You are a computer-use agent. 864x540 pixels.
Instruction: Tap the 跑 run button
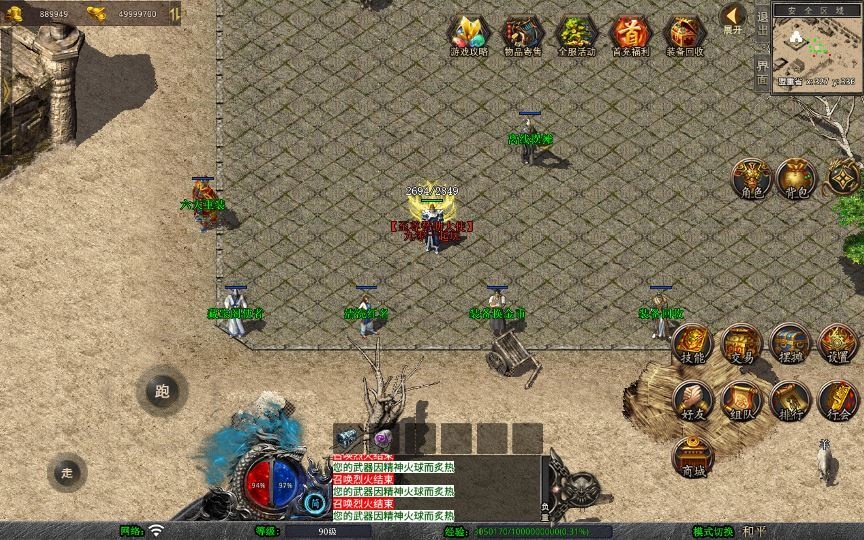tap(162, 392)
